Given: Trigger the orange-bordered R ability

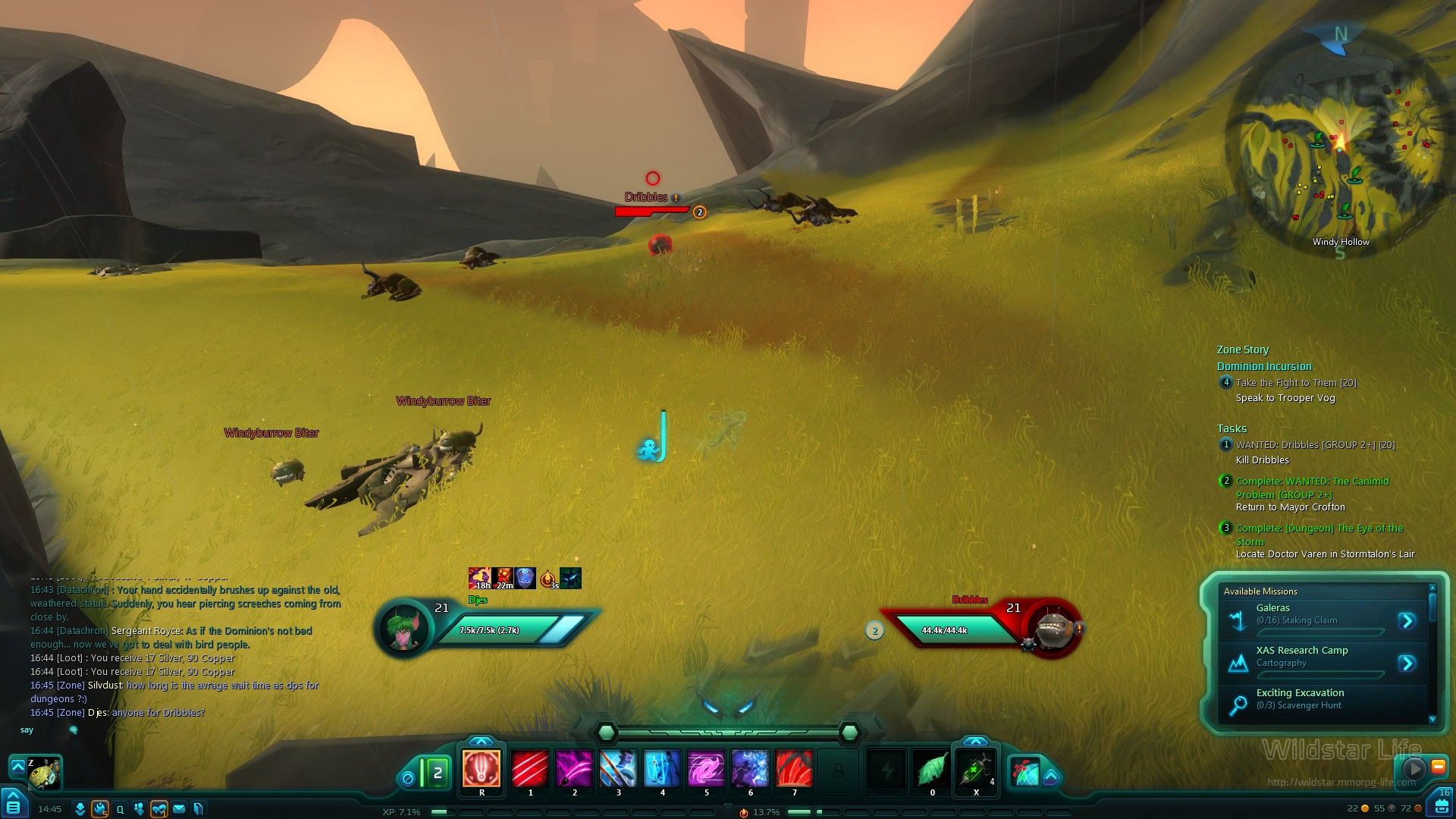Looking at the screenshot, I should coord(482,768).
